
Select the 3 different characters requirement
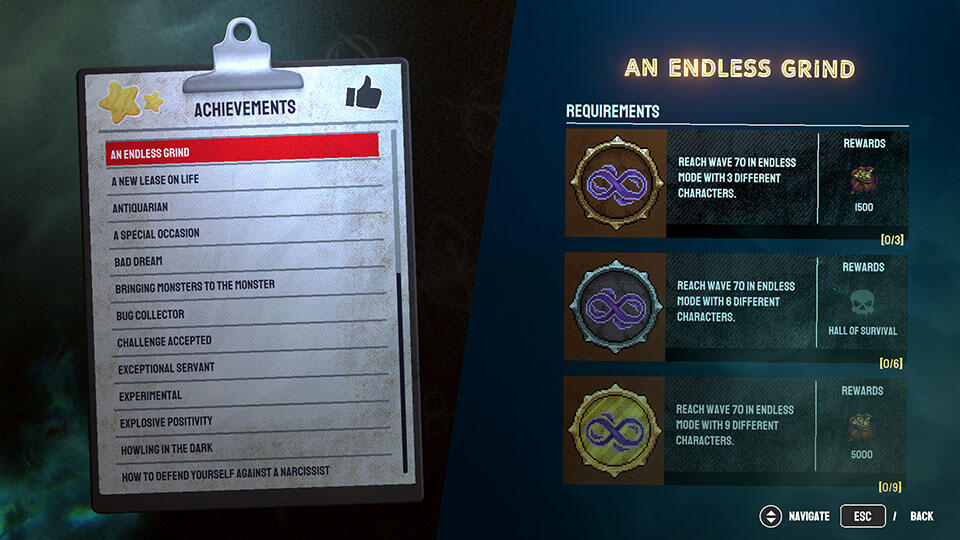(736, 182)
